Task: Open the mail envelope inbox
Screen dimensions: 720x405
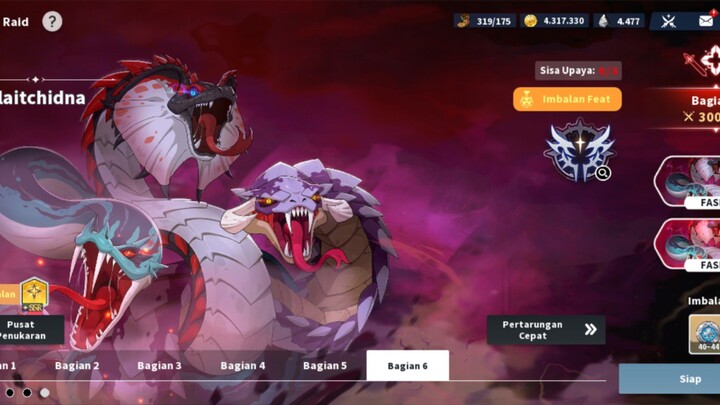Action: coord(706,21)
